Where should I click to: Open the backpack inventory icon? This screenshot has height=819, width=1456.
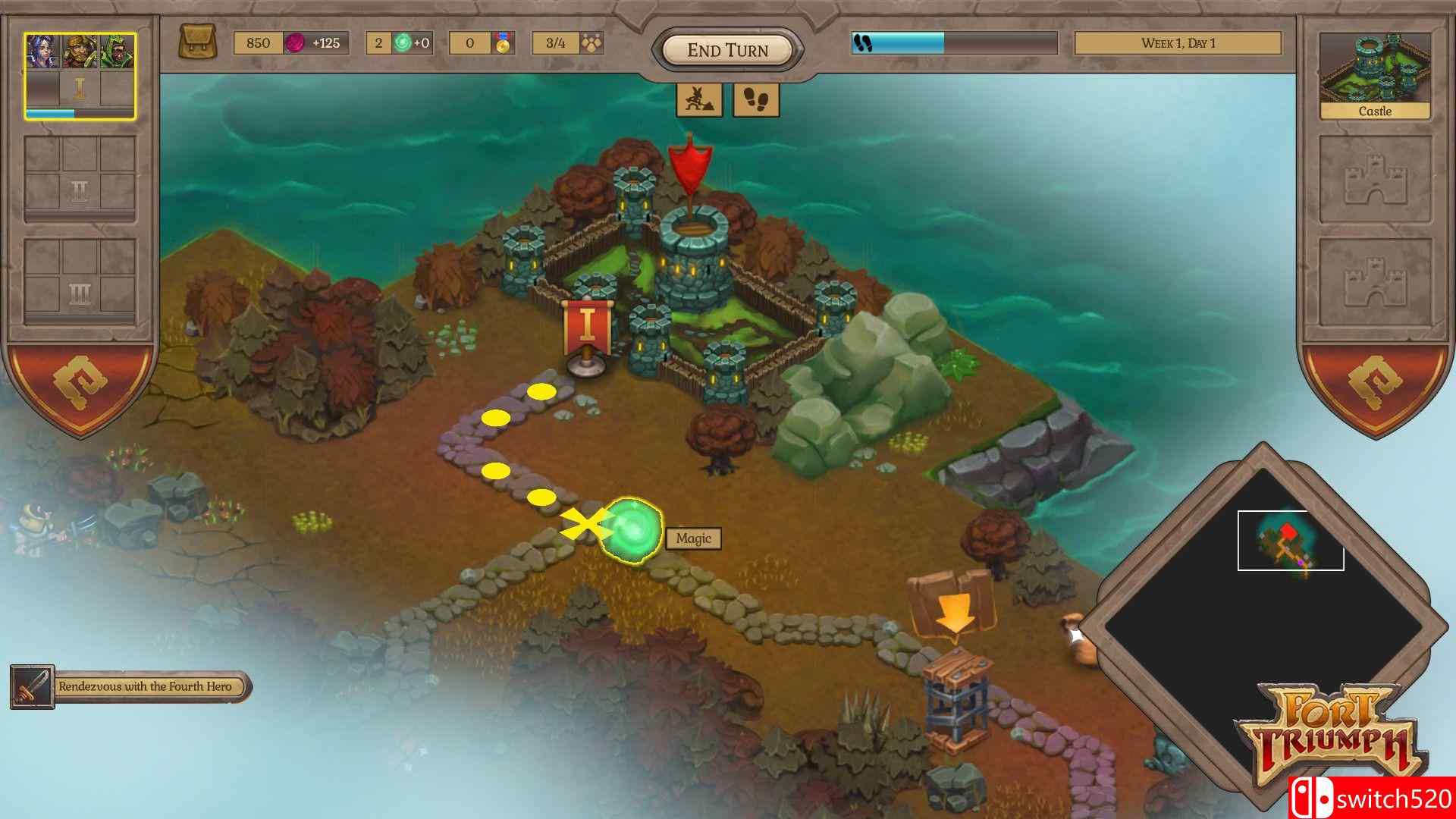[199, 42]
